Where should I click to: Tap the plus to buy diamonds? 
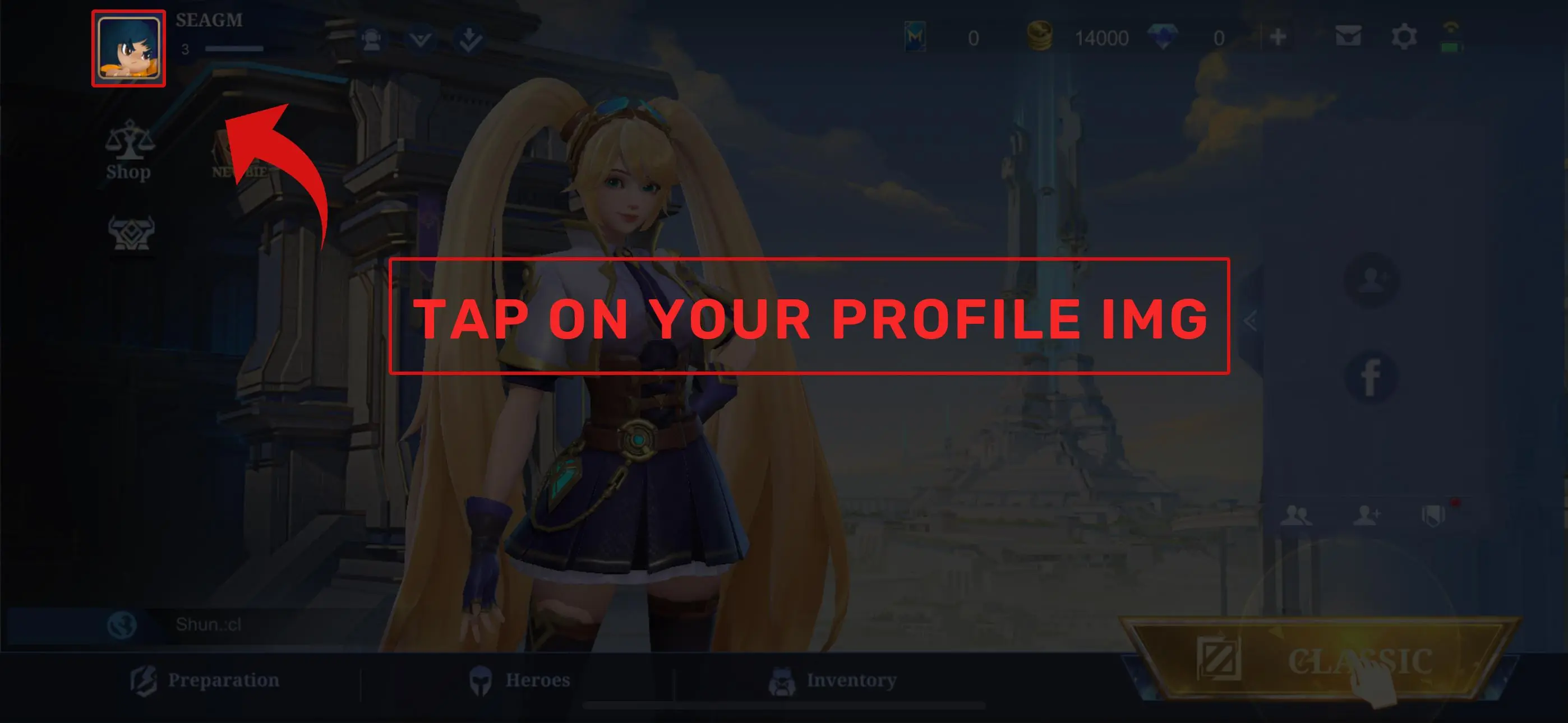click(1278, 36)
